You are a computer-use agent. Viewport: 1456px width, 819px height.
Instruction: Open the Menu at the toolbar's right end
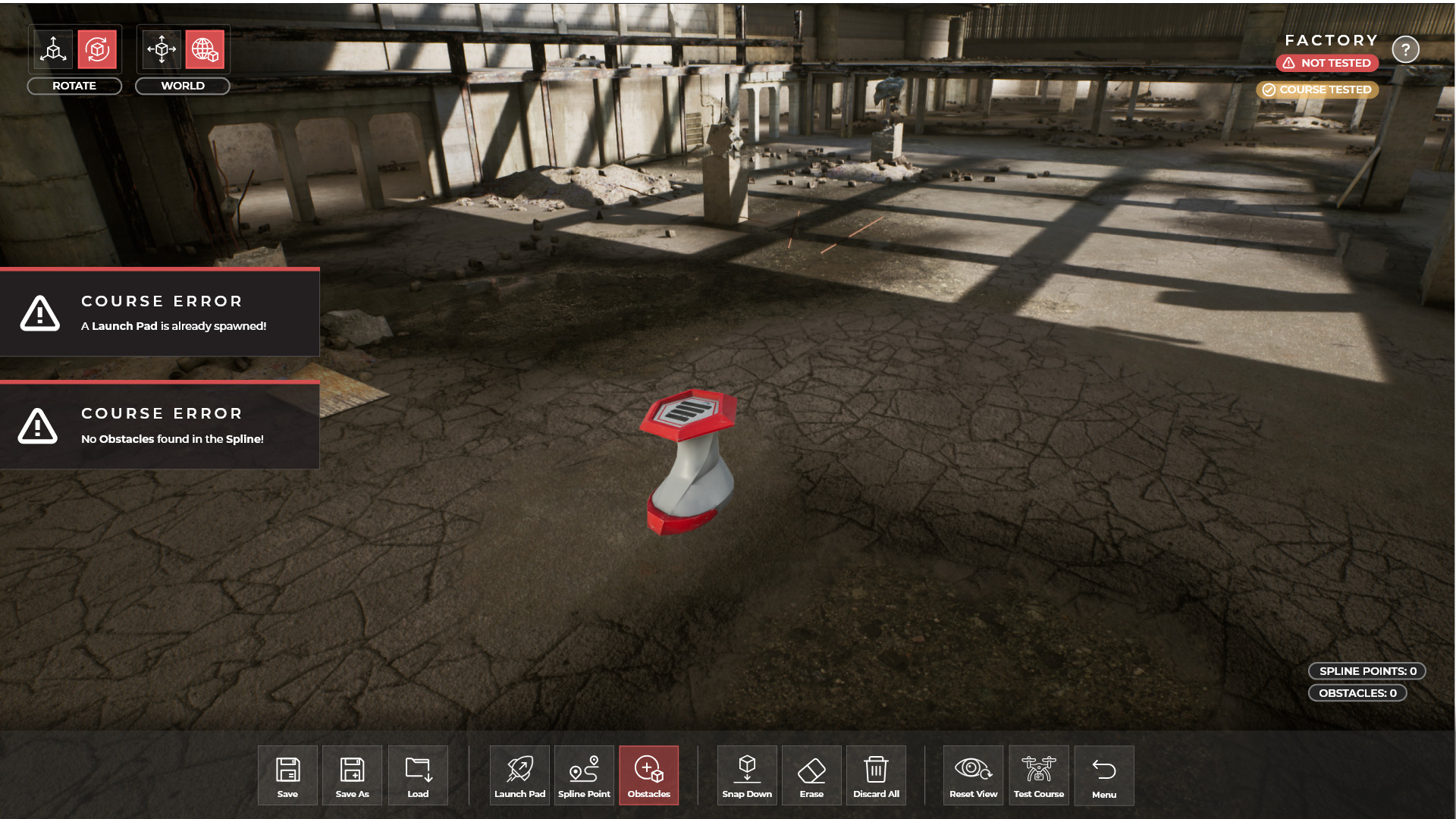(x=1104, y=775)
